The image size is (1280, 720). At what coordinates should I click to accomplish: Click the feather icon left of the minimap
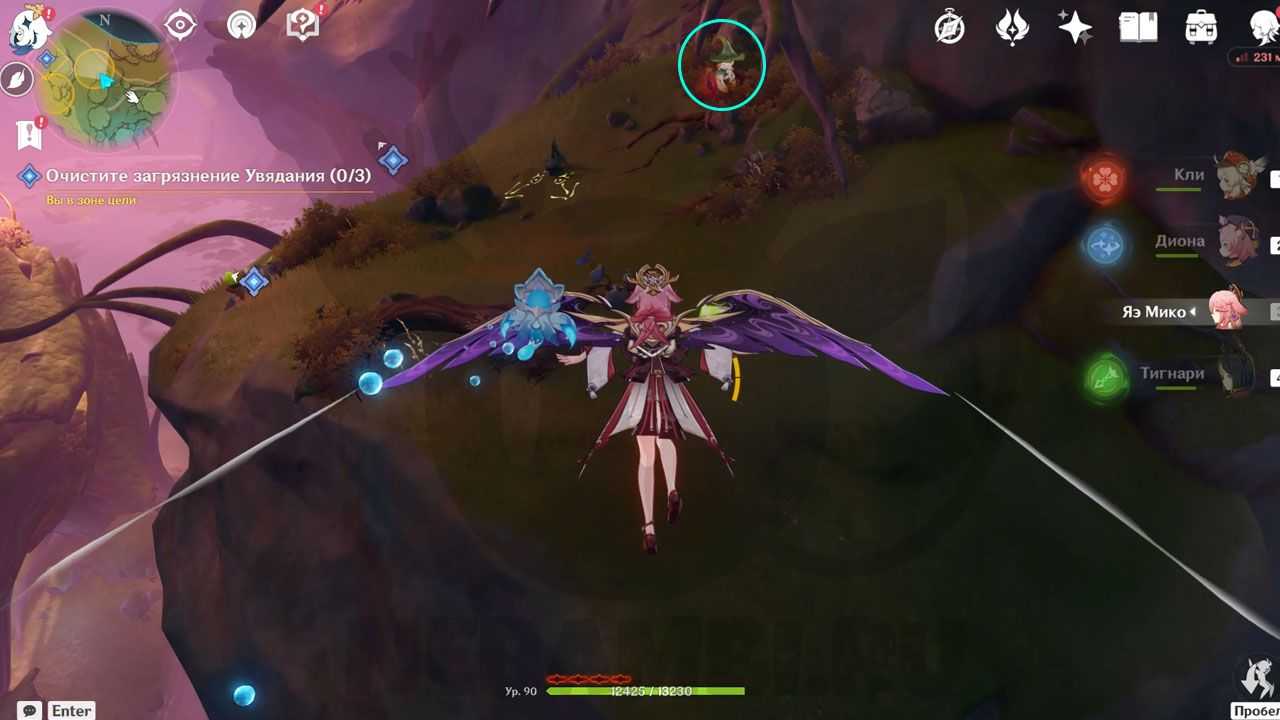[17, 79]
